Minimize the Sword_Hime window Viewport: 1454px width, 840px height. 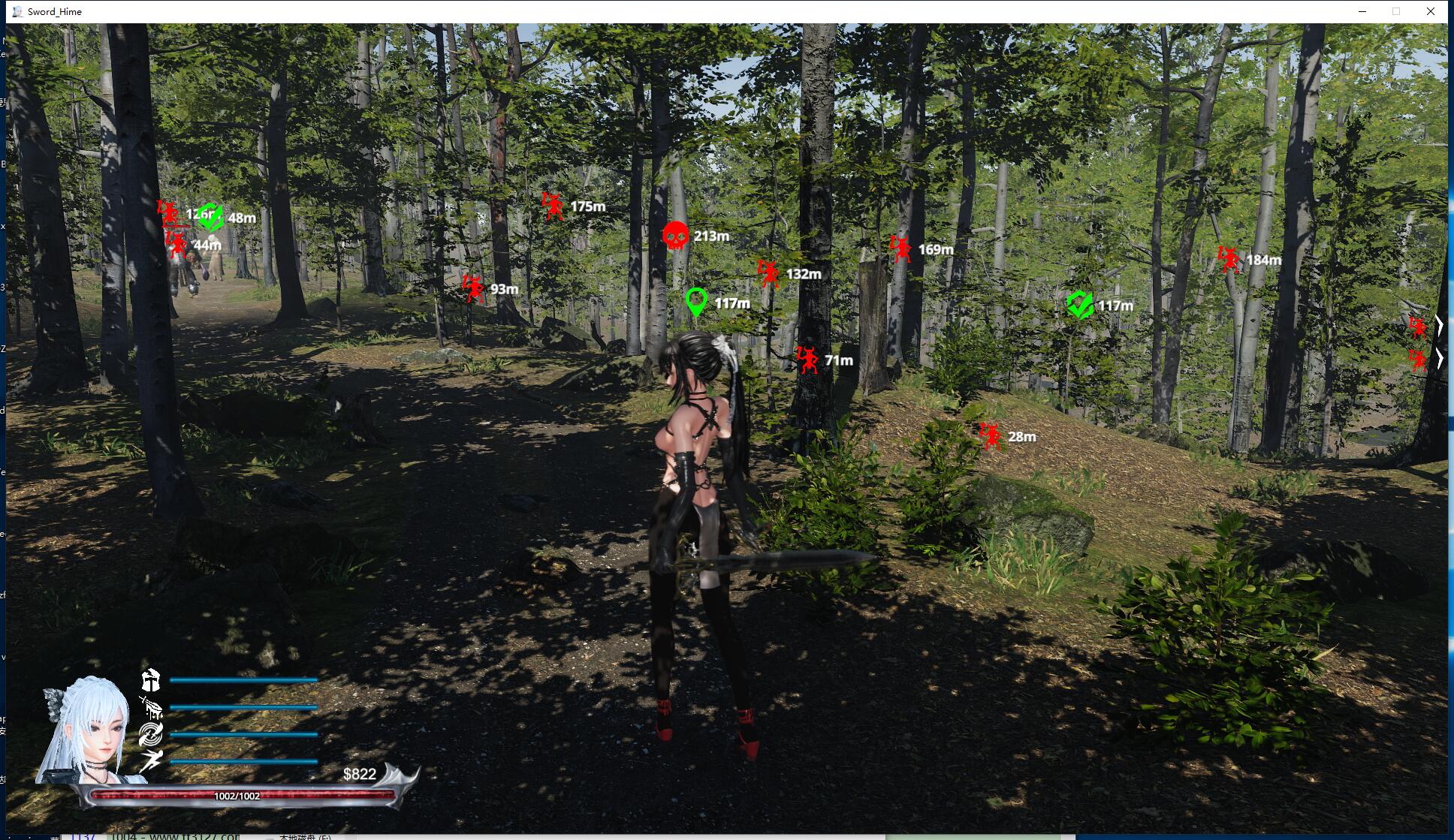(x=1362, y=11)
